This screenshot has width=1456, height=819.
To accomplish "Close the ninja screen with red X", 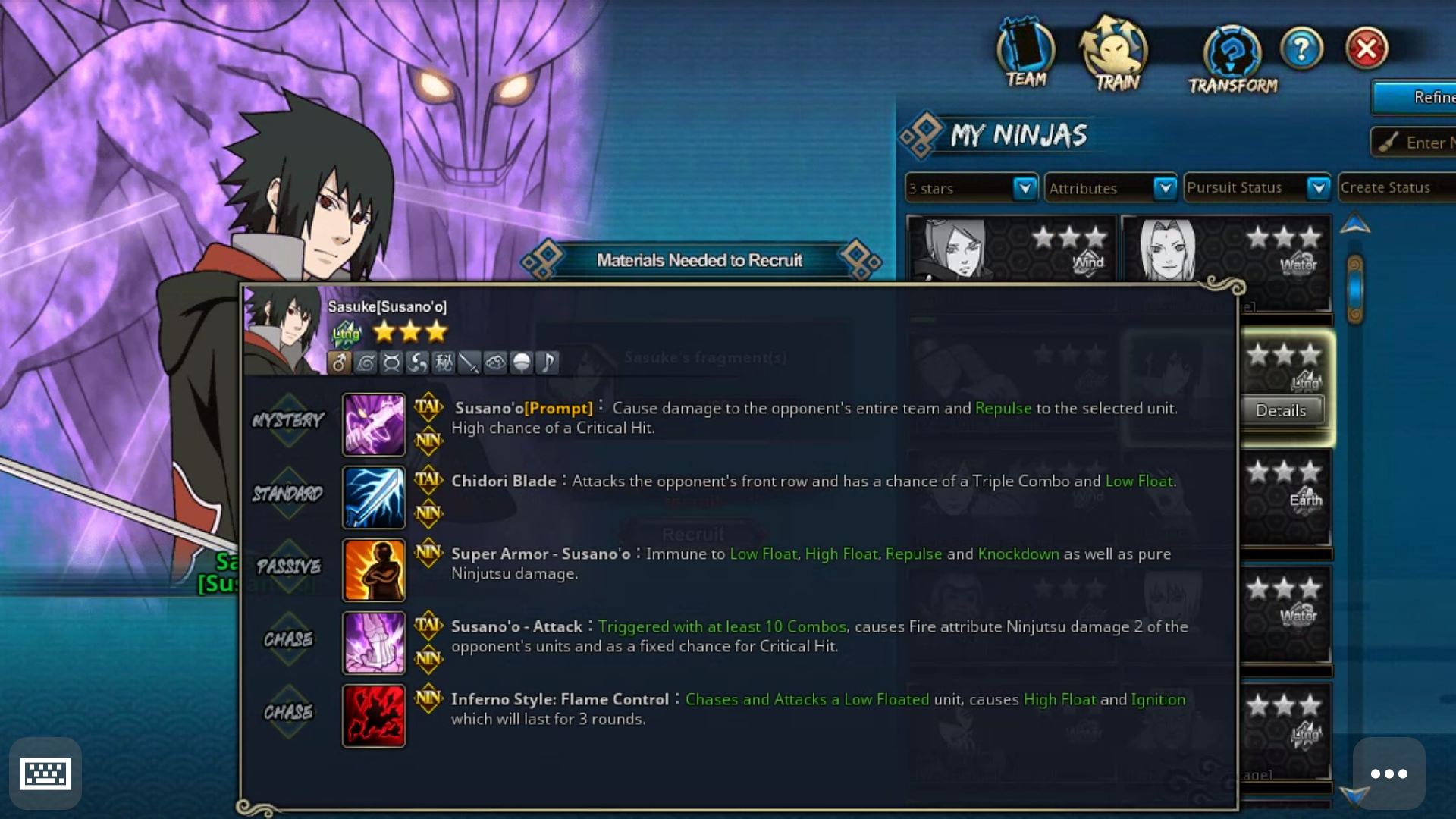I will [1367, 49].
